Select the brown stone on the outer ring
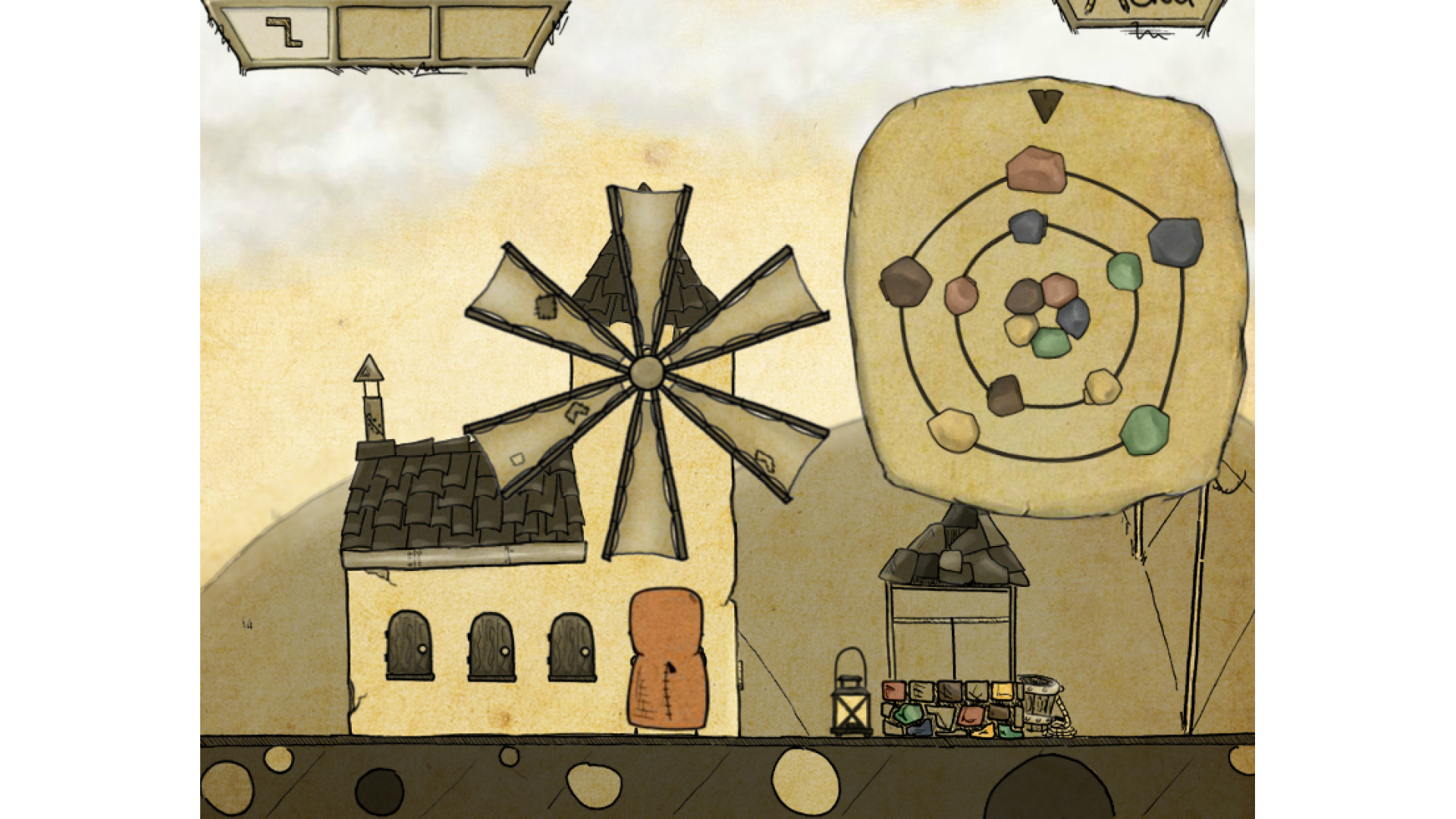 tap(905, 281)
